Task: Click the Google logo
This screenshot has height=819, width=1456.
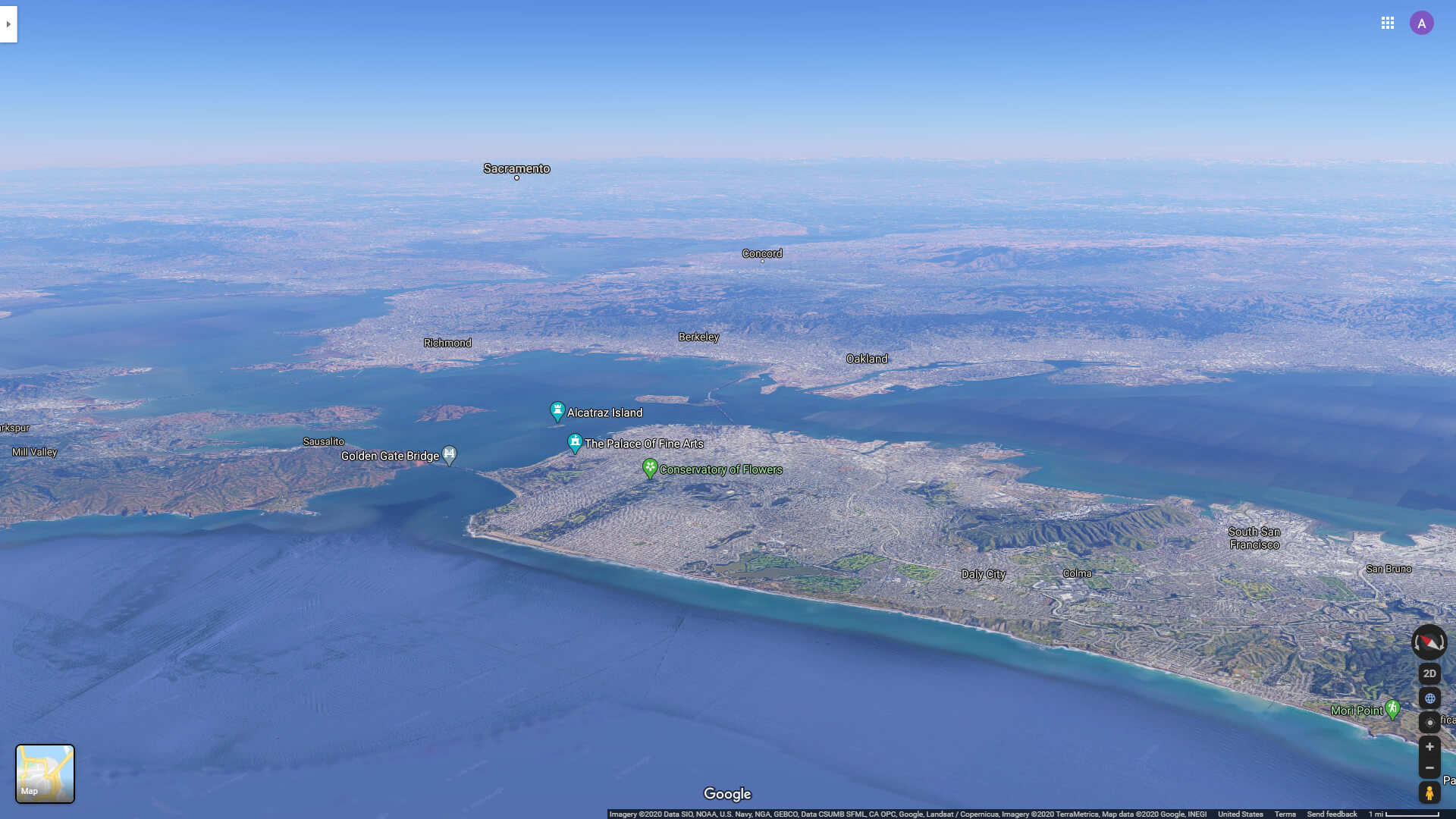Action: [x=726, y=793]
